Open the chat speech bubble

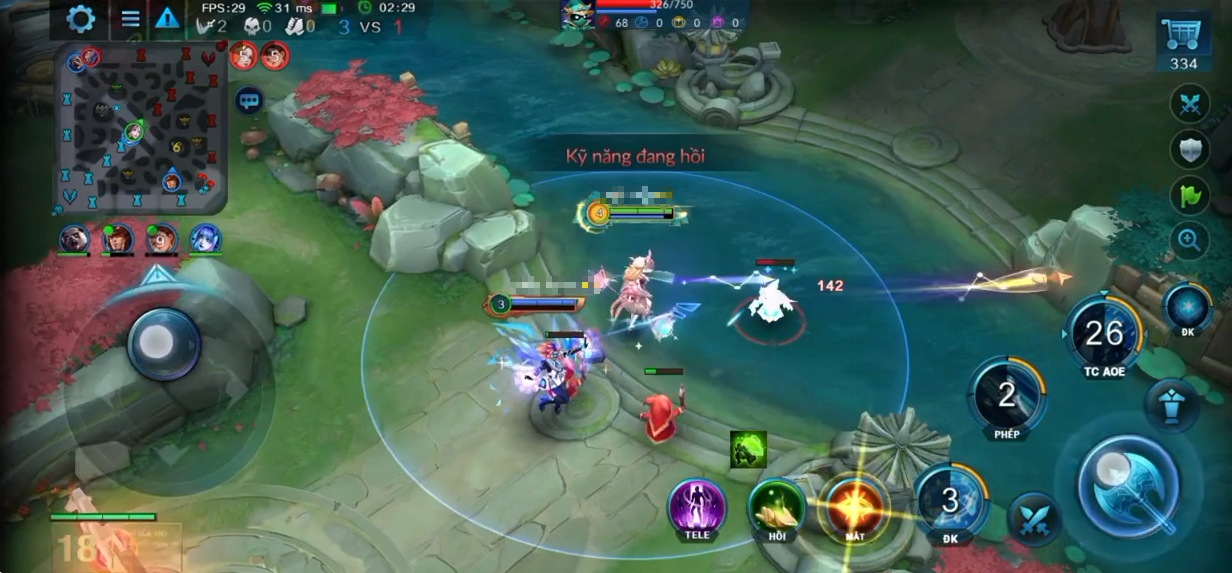tap(249, 100)
